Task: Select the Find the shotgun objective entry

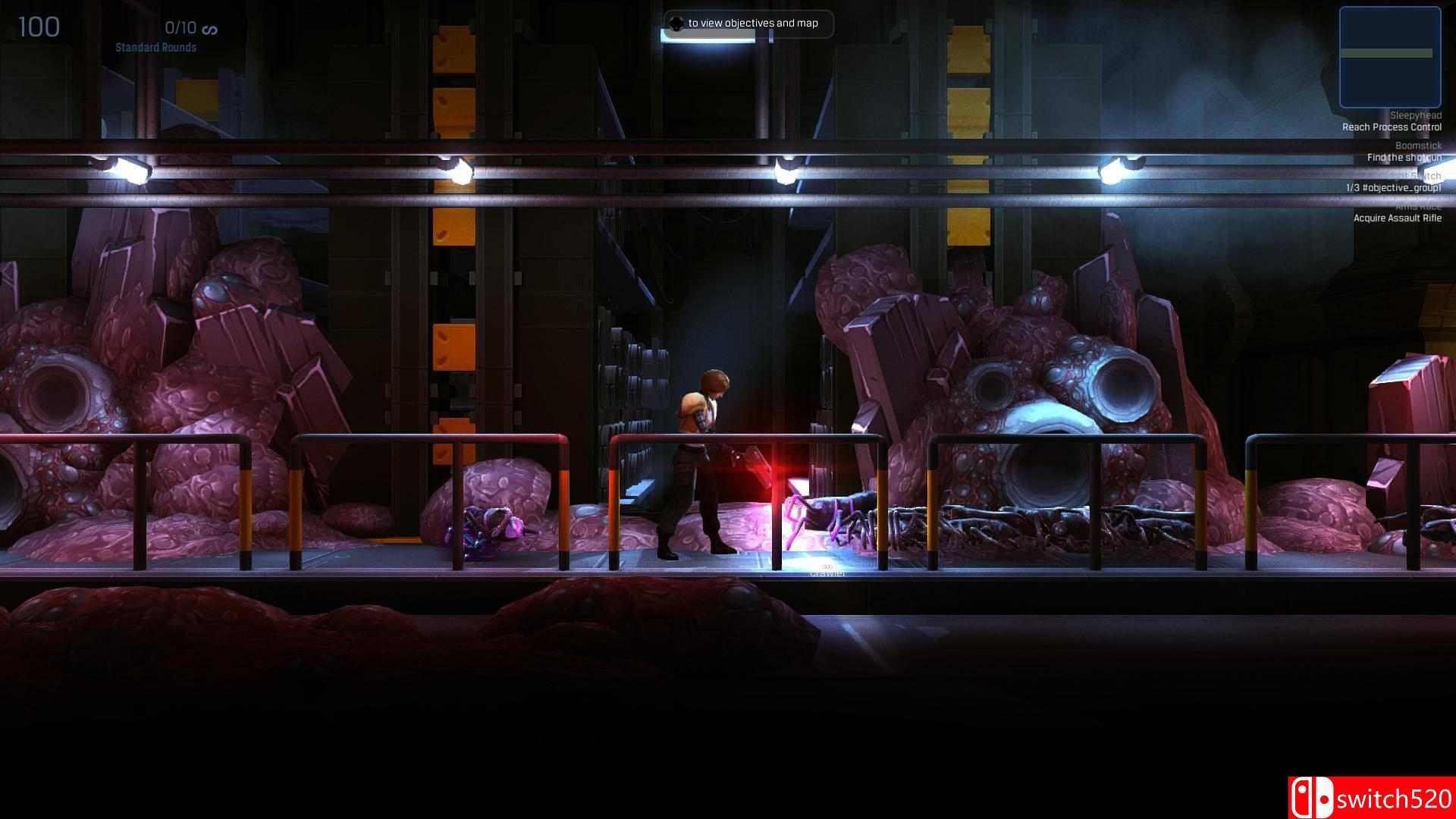Action: click(x=1404, y=157)
